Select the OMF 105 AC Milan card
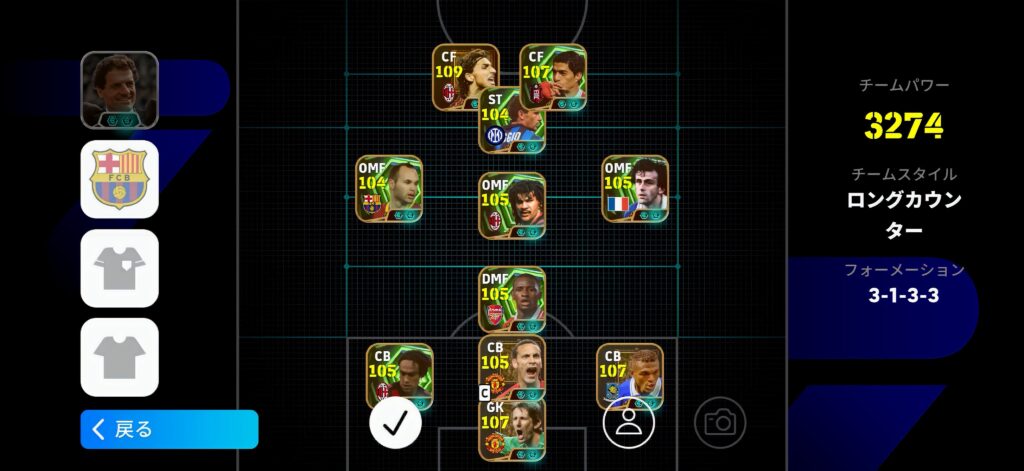 512,205
